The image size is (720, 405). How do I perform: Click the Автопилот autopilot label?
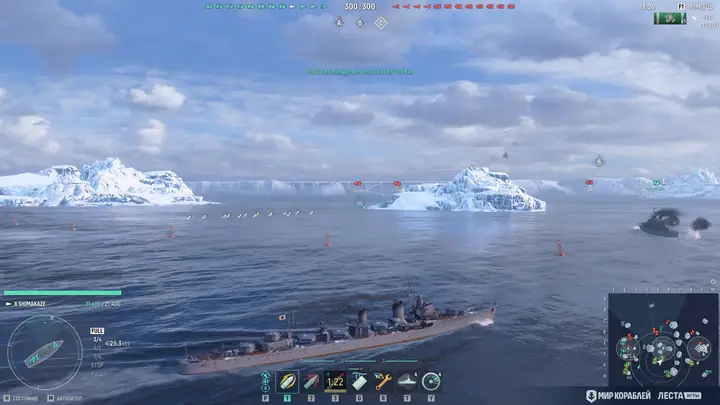pos(69,398)
